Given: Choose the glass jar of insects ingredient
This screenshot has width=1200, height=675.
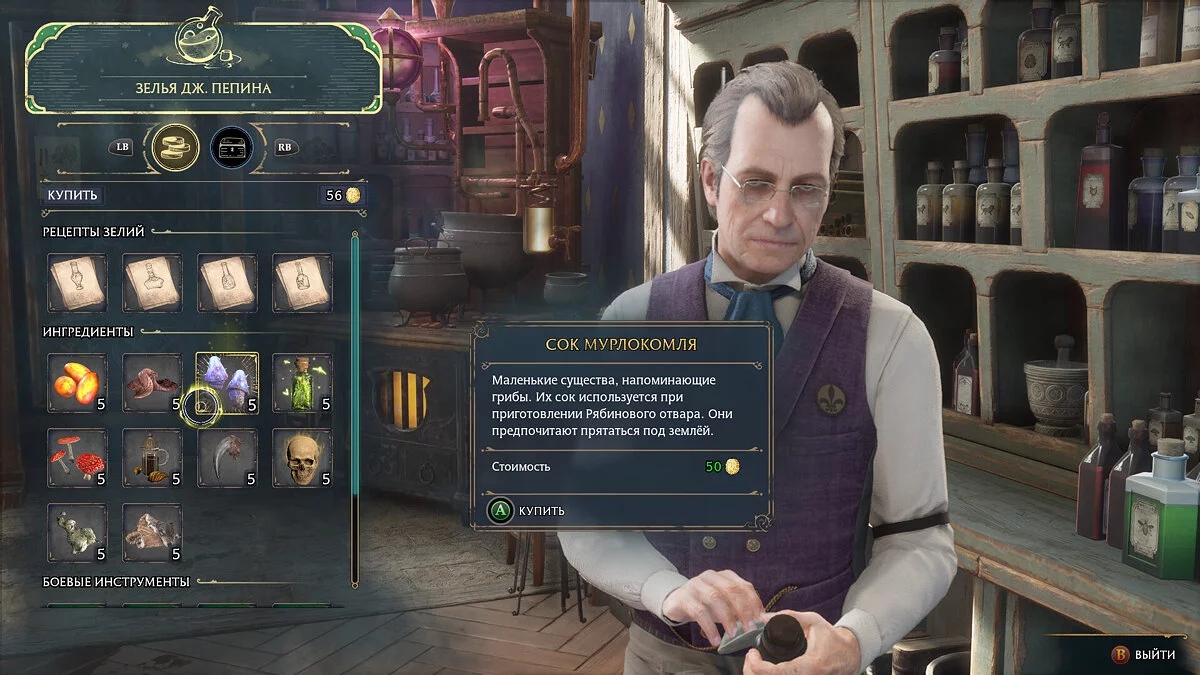Looking at the screenshot, I should 152,458.
